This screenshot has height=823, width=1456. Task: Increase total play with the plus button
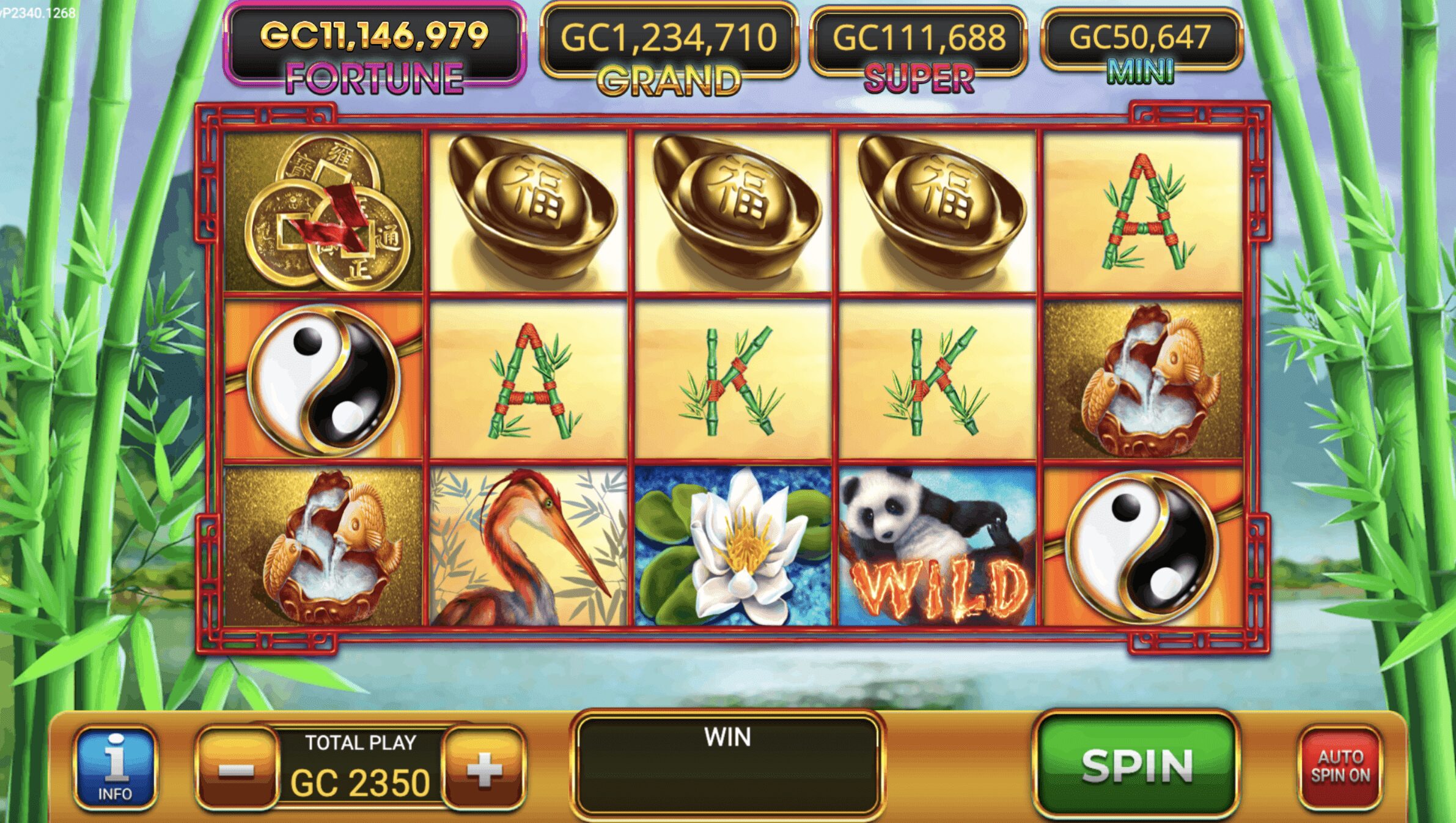tap(484, 768)
